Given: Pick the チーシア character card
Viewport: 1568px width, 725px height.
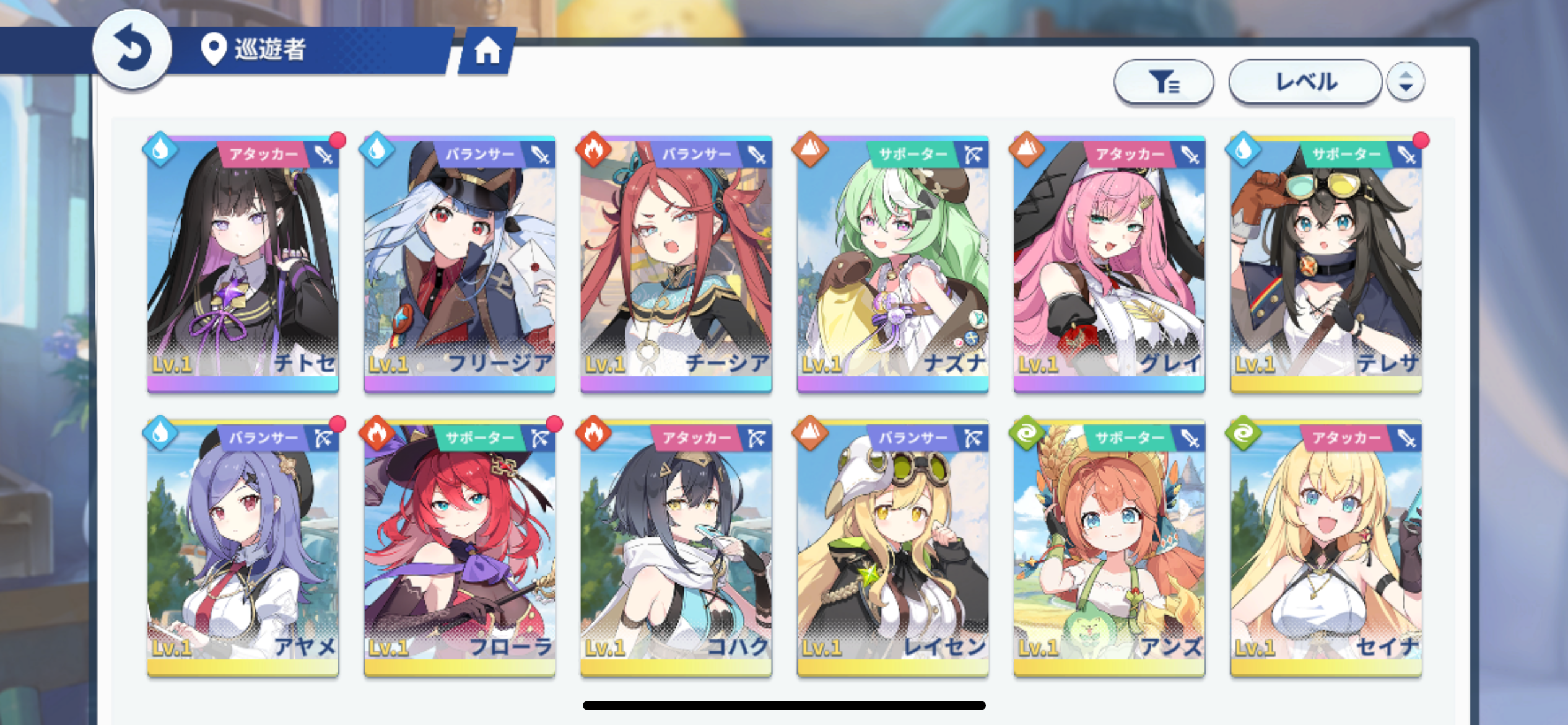Looking at the screenshot, I should [x=676, y=263].
